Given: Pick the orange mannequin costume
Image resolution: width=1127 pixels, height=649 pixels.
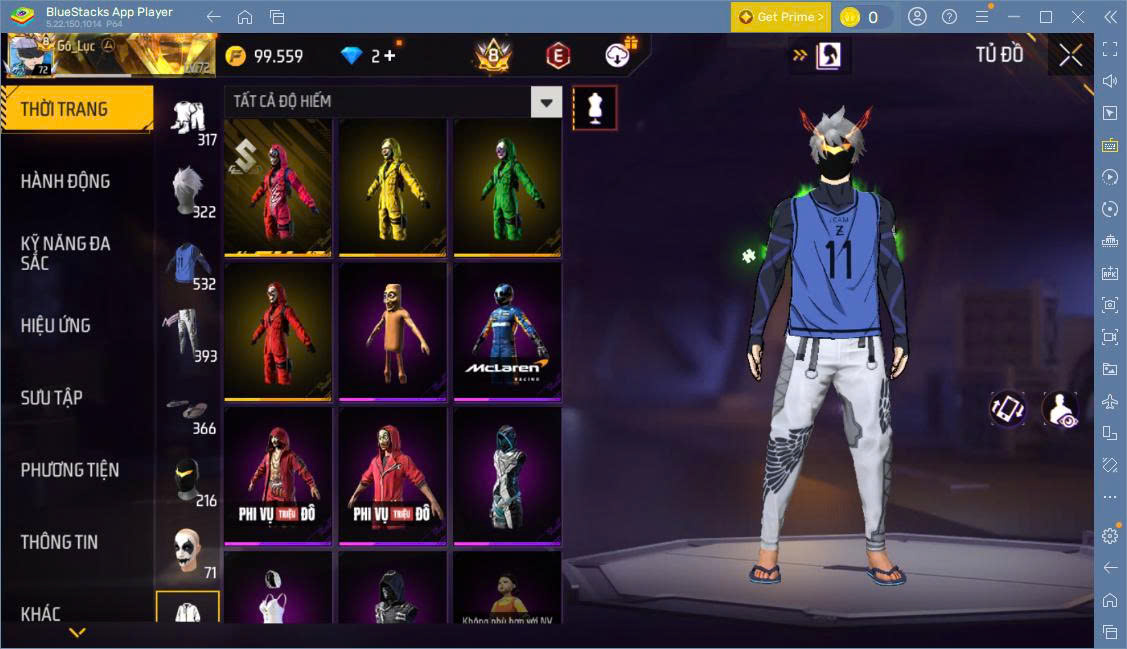Looking at the screenshot, I should tap(392, 330).
